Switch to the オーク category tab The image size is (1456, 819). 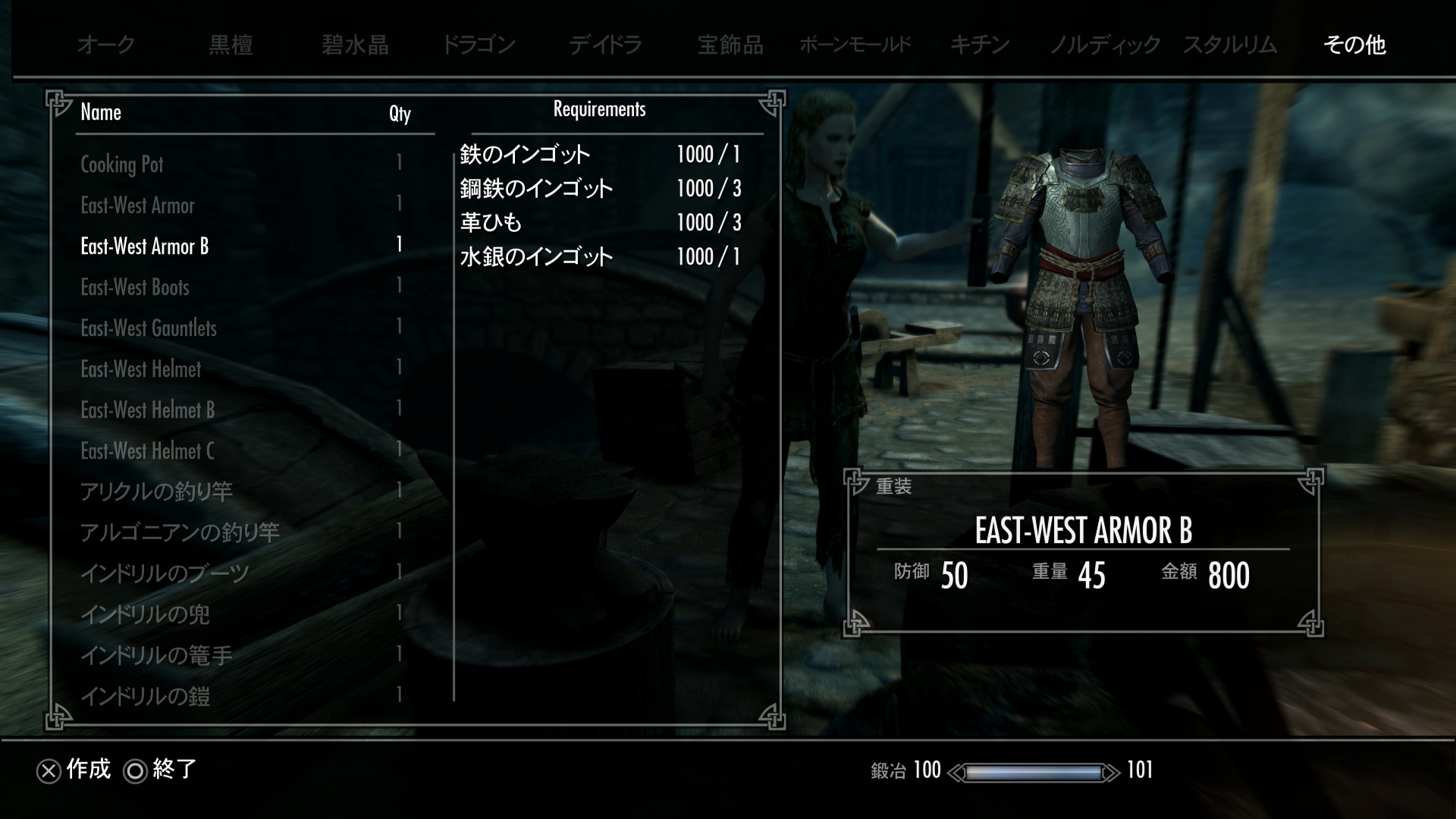(x=106, y=45)
